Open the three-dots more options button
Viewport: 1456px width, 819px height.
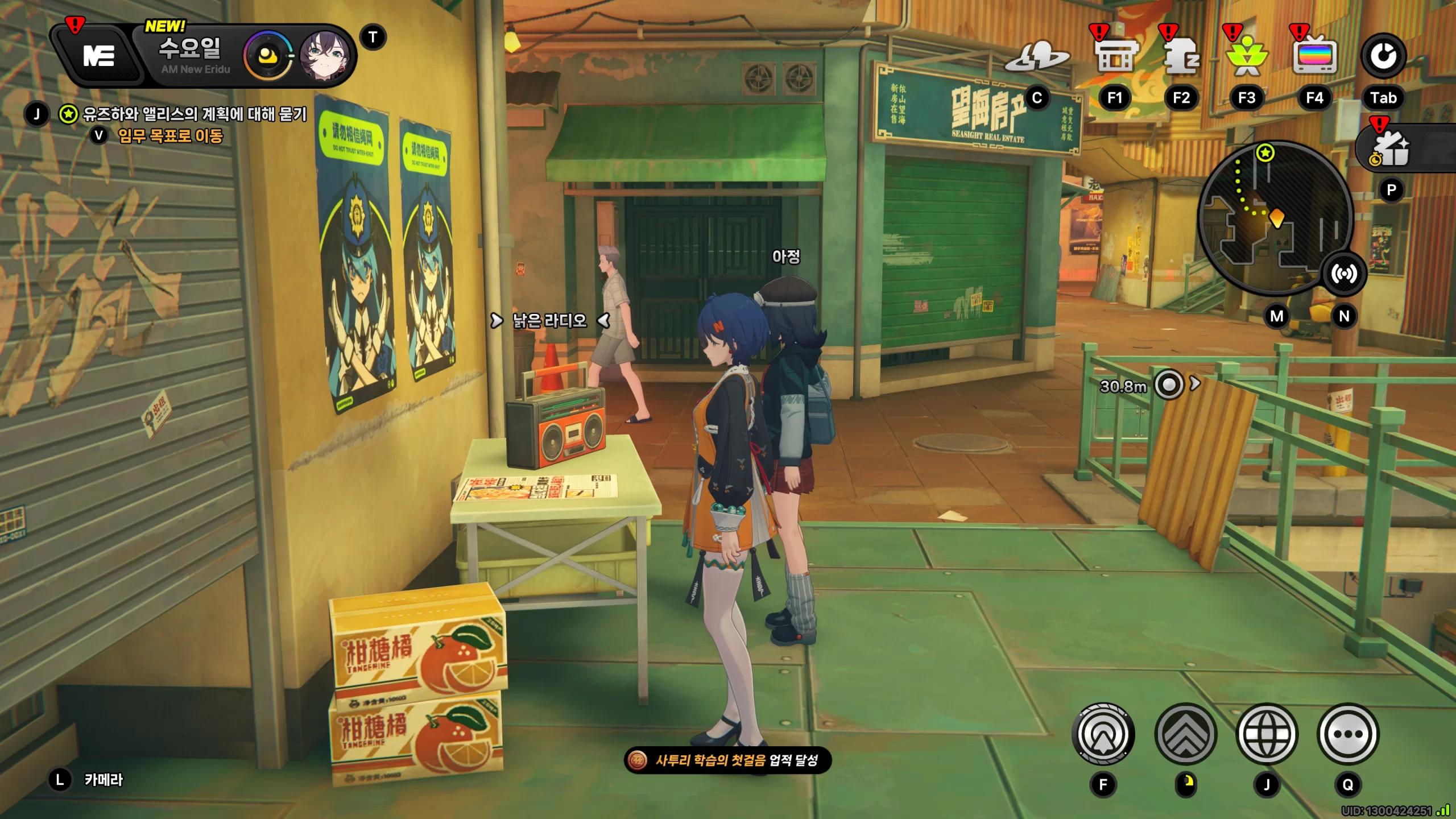[x=1348, y=734]
